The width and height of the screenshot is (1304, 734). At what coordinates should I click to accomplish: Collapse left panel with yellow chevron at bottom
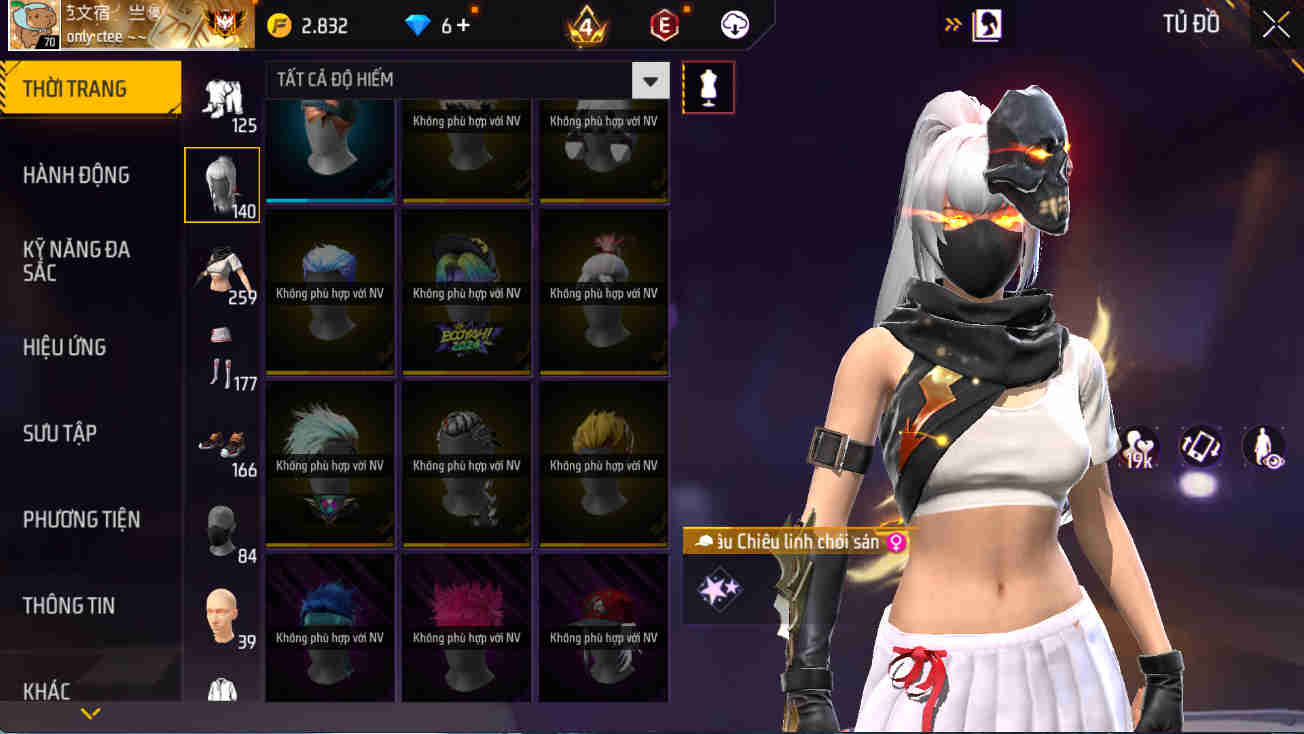[x=91, y=713]
